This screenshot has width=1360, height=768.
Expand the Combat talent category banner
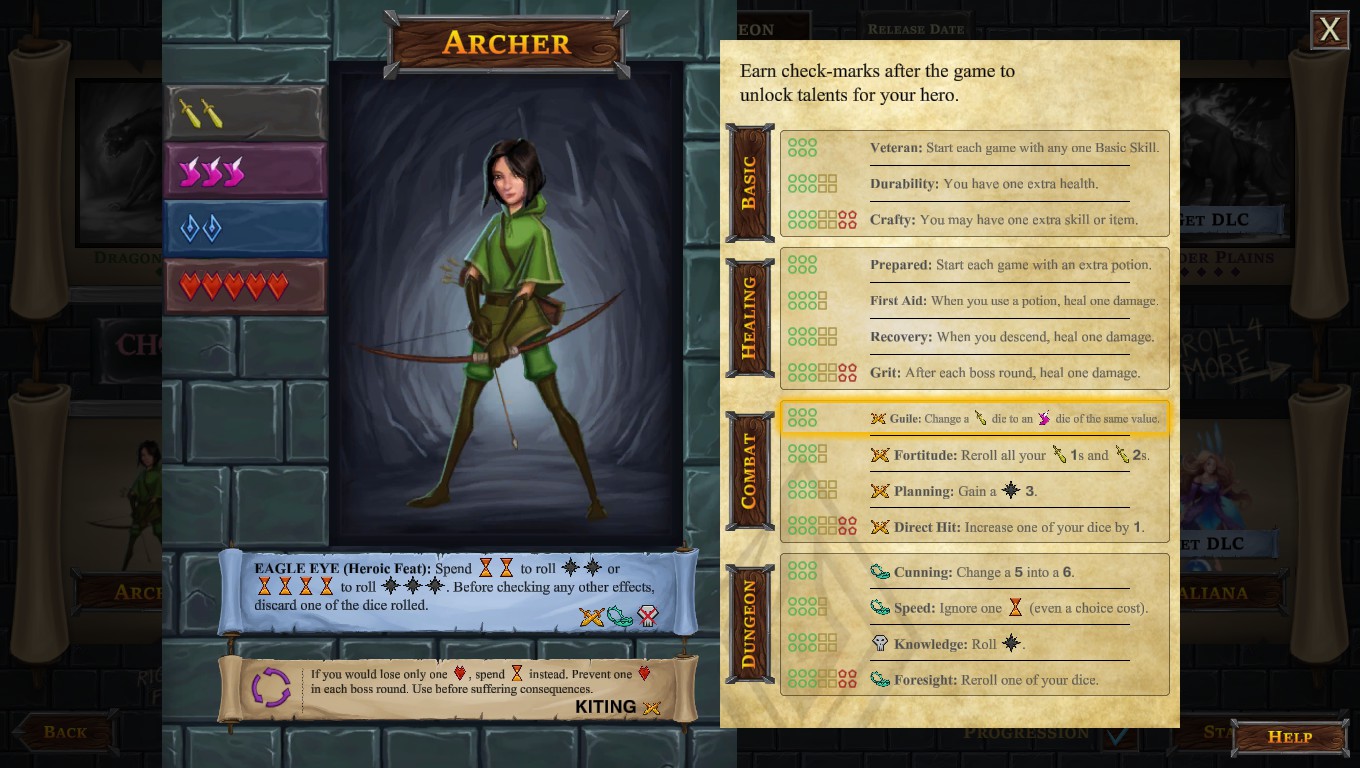click(750, 469)
